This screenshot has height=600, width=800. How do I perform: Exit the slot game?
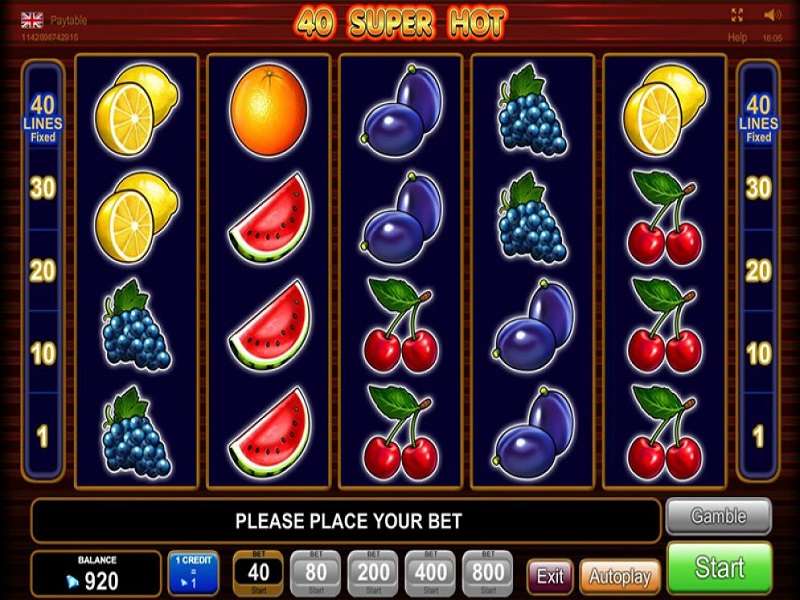550,576
